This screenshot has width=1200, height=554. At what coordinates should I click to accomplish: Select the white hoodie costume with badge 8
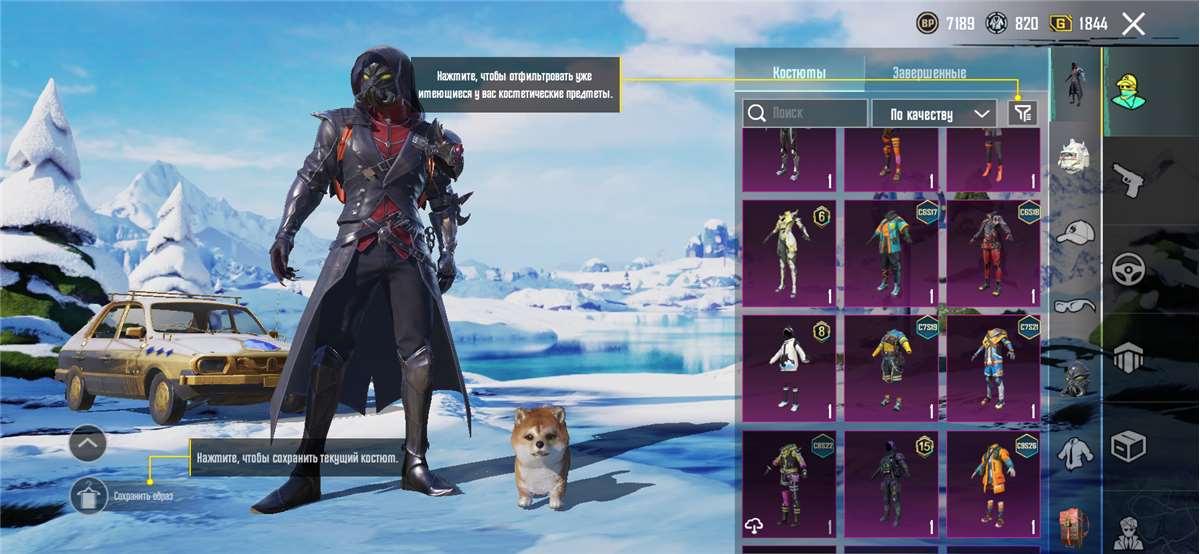(789, 369)
